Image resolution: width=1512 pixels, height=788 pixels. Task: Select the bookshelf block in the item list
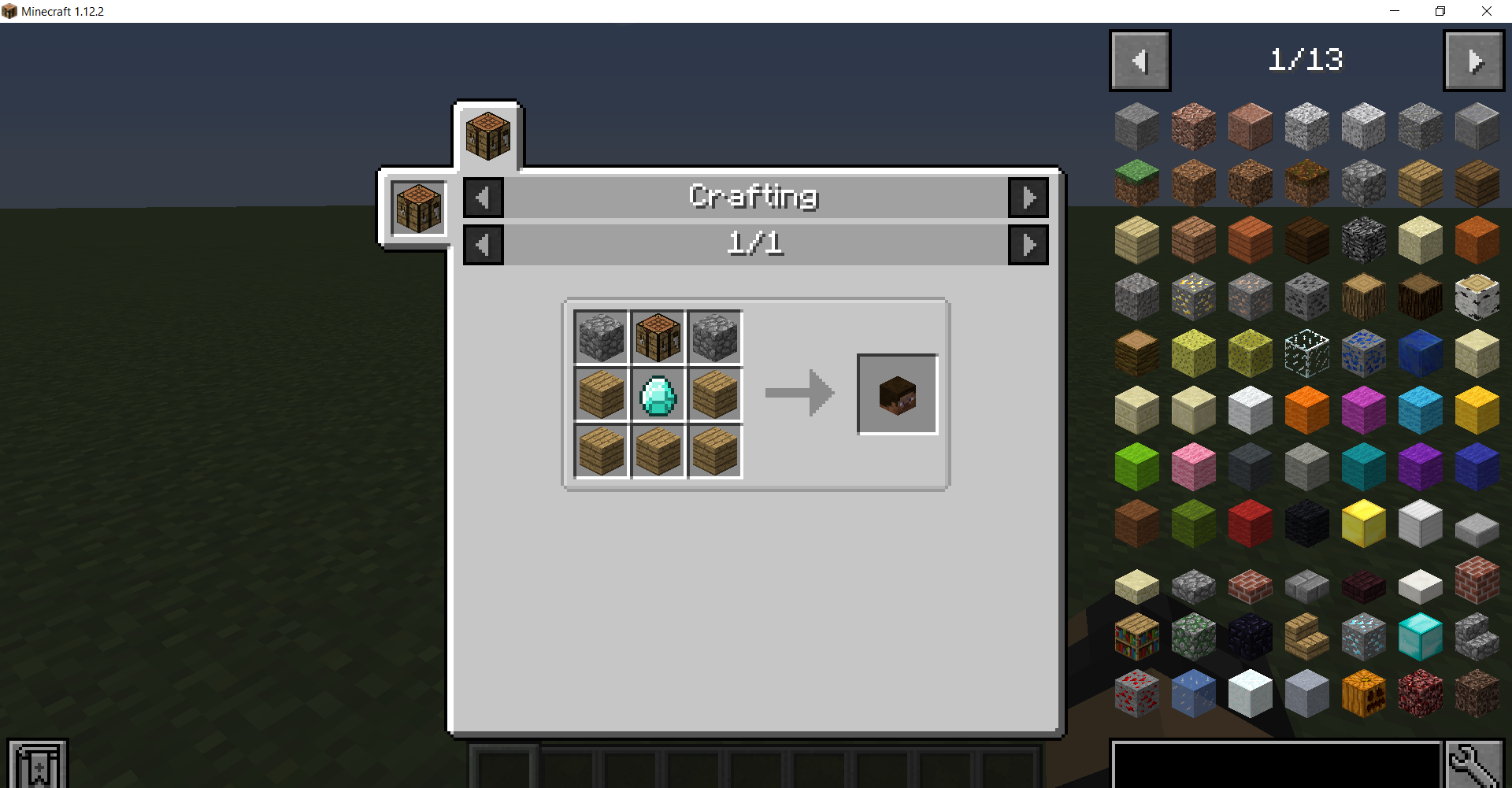point(1136,635)
